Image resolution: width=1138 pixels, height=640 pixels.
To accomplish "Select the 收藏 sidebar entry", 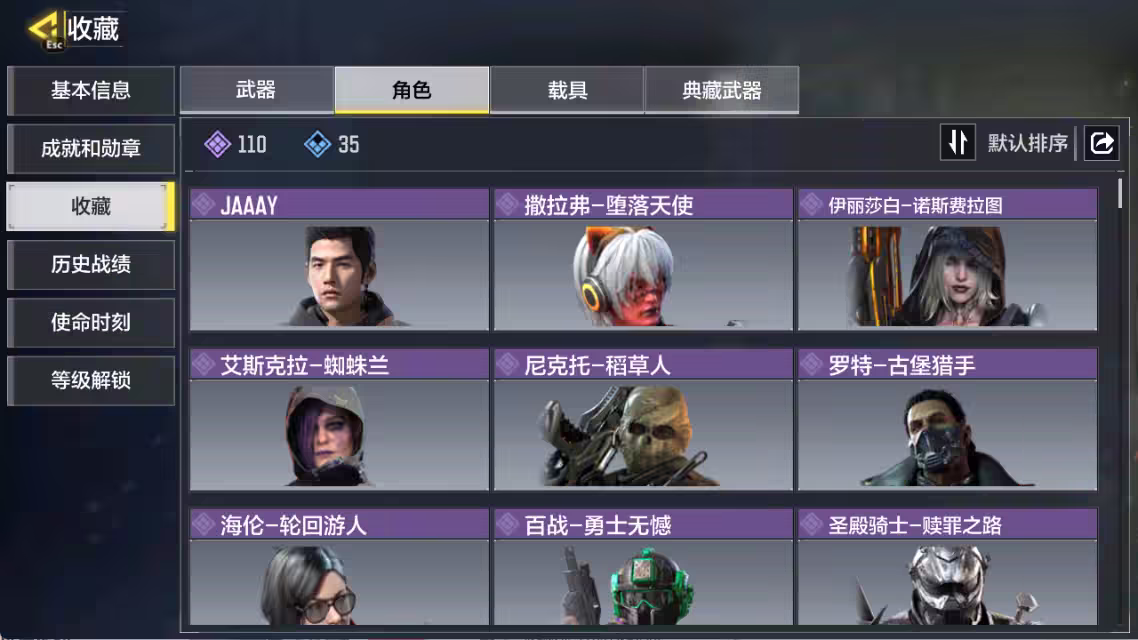I will click(x=91, y=207).
